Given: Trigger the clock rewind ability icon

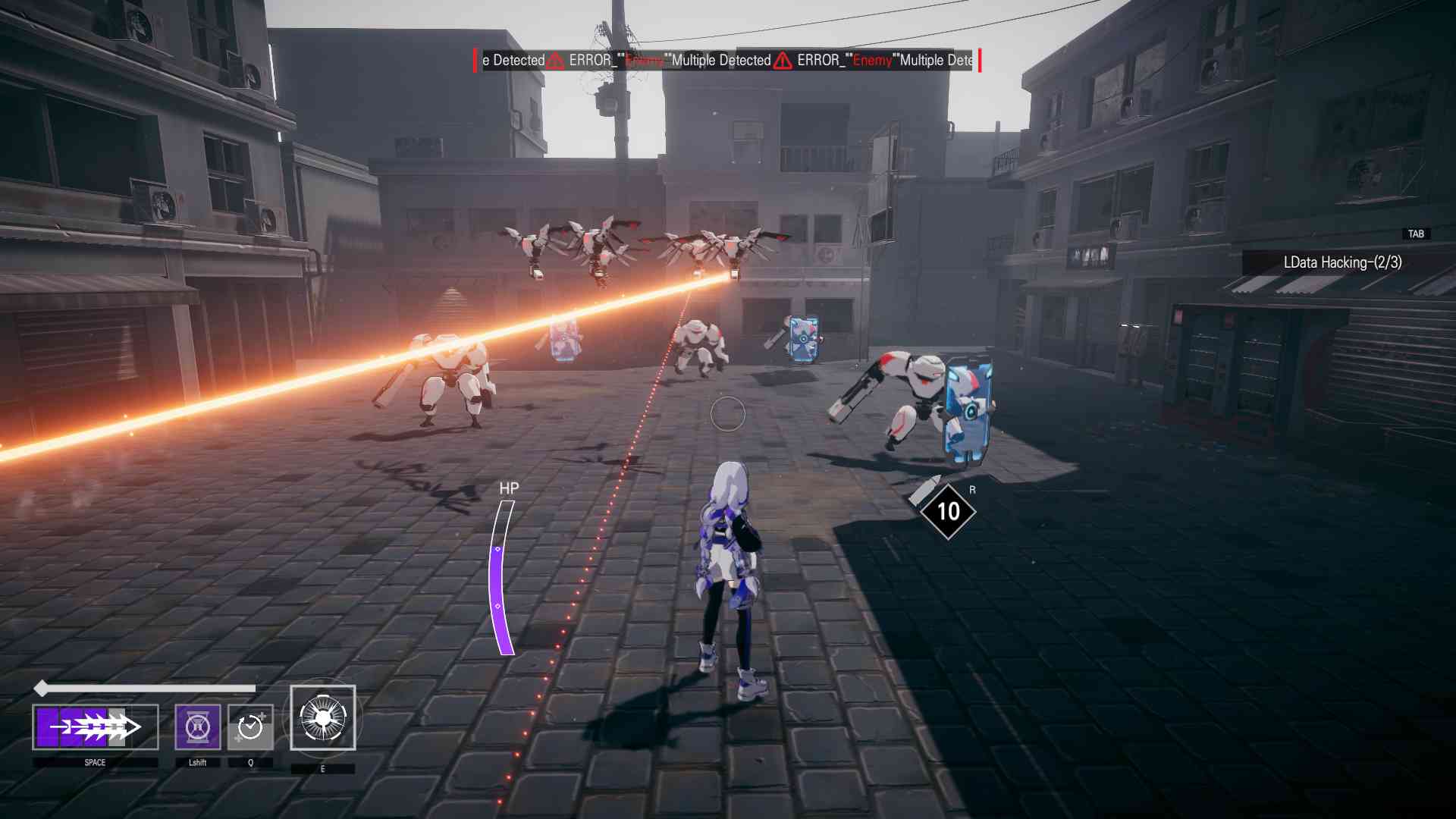Looking at the screenshot, I should (250, 727).
